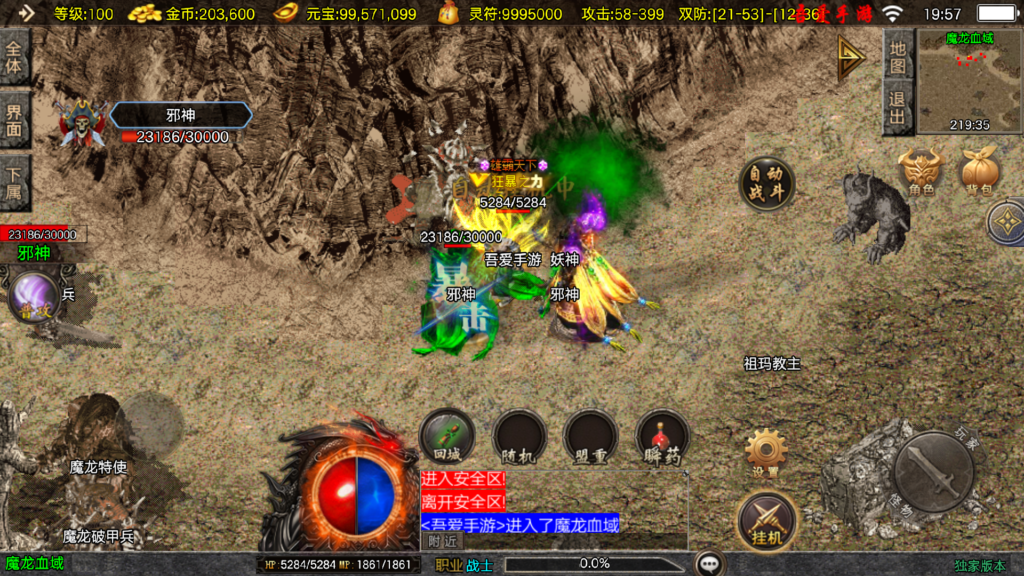Switch to the 界面 tab

coord(14,119)
